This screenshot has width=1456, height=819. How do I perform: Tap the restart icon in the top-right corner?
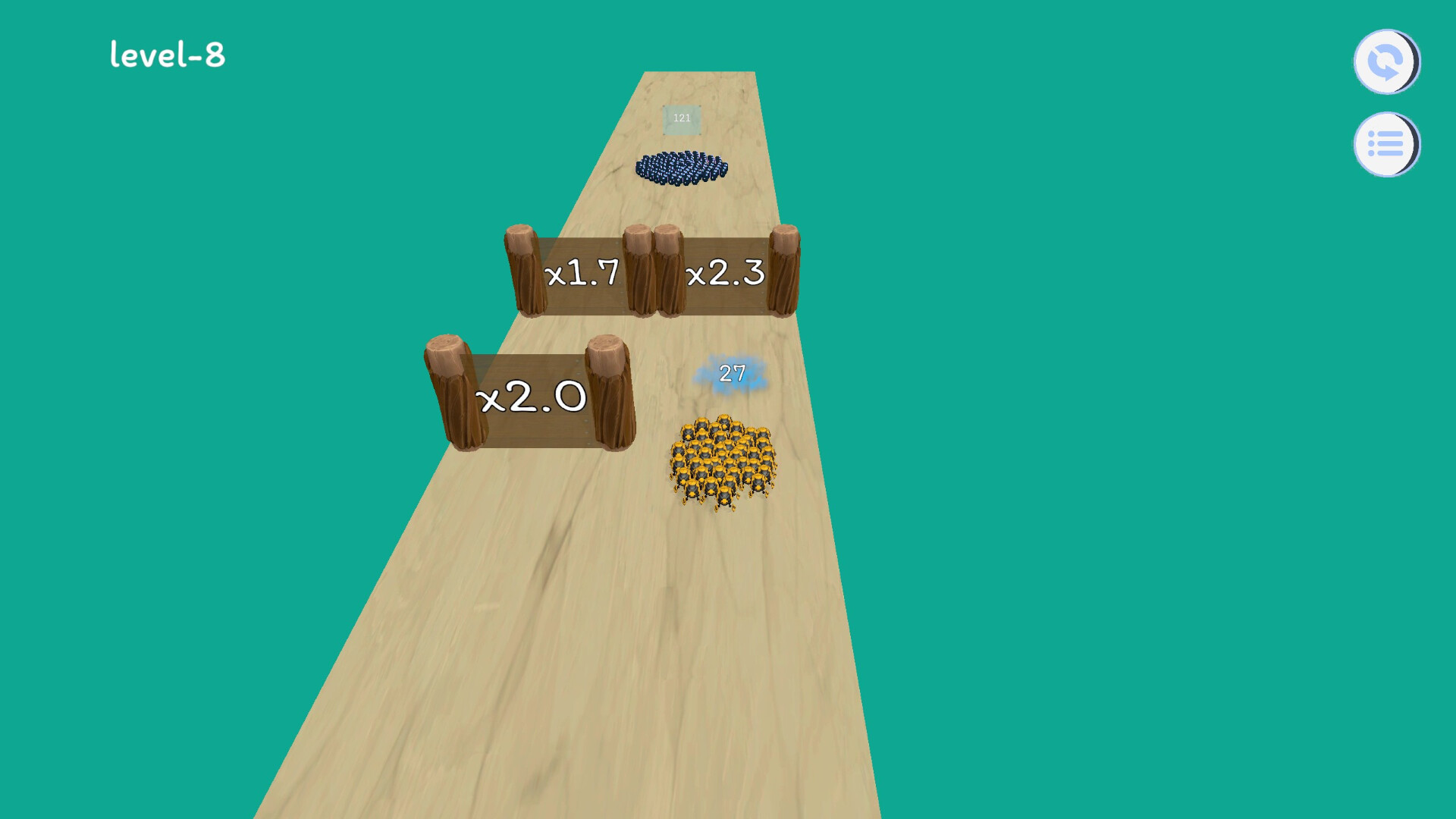1385,62
